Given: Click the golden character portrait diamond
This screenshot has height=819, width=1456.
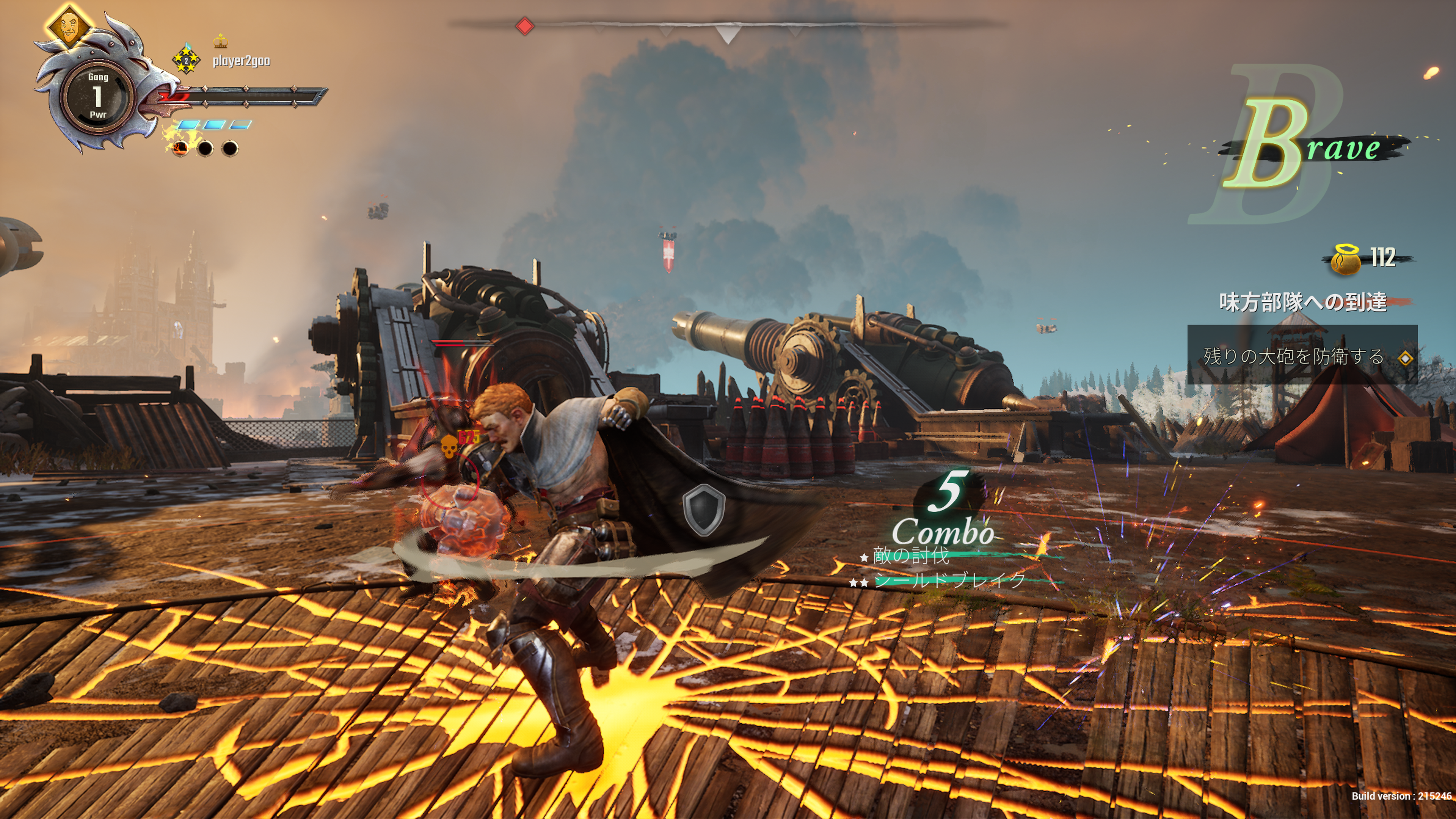Looking at the screenshot, I should tap(69, 26).
